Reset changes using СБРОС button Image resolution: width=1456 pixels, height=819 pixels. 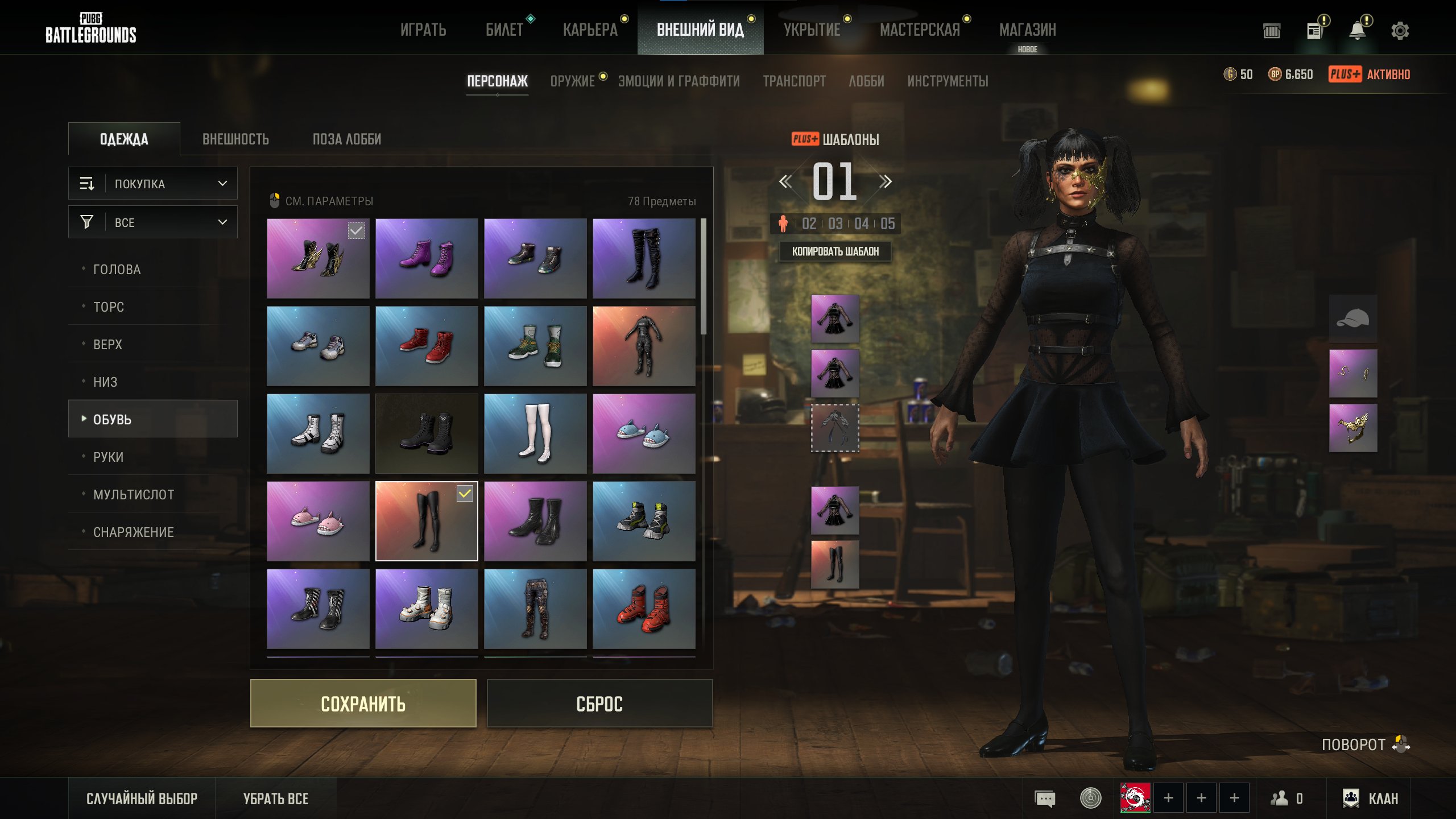tap(599, 704)
